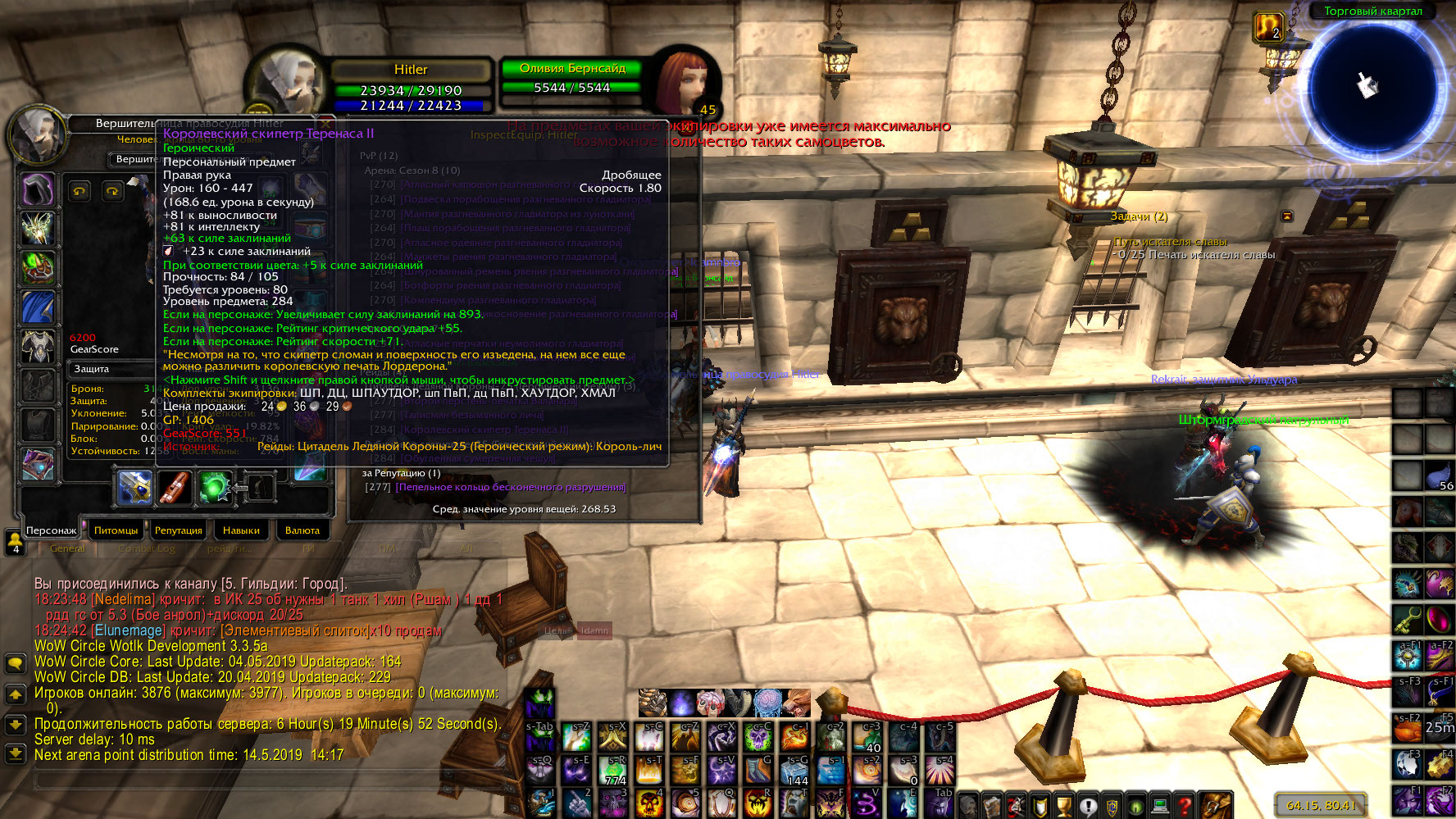
Task: Use the green skull ability bound to c-C
Action: (x=758, y=737)
